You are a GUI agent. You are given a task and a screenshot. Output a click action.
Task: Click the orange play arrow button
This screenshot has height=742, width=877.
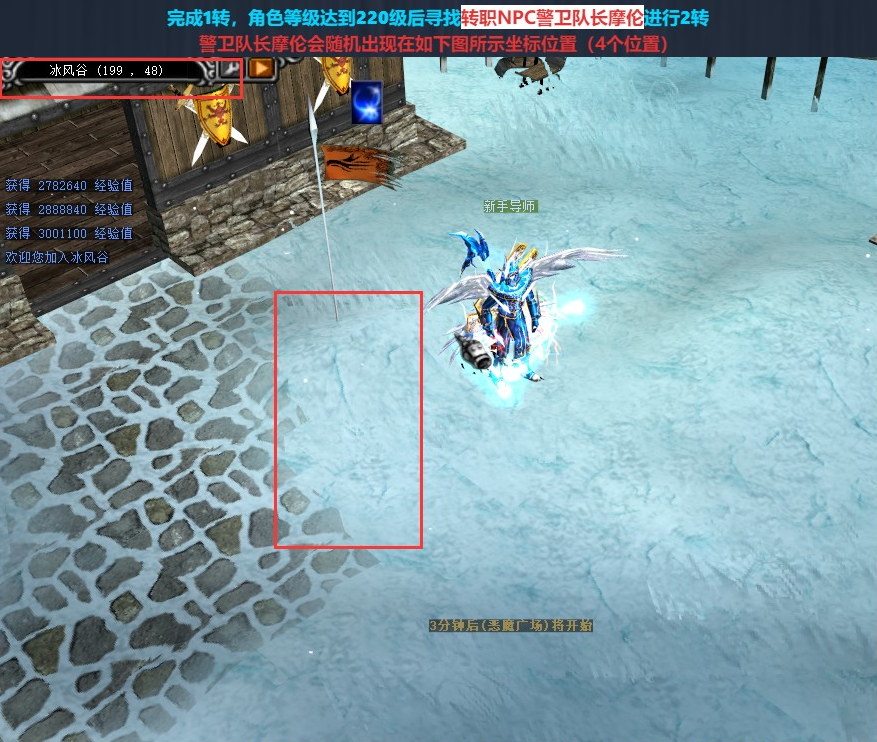coord(261,68)
